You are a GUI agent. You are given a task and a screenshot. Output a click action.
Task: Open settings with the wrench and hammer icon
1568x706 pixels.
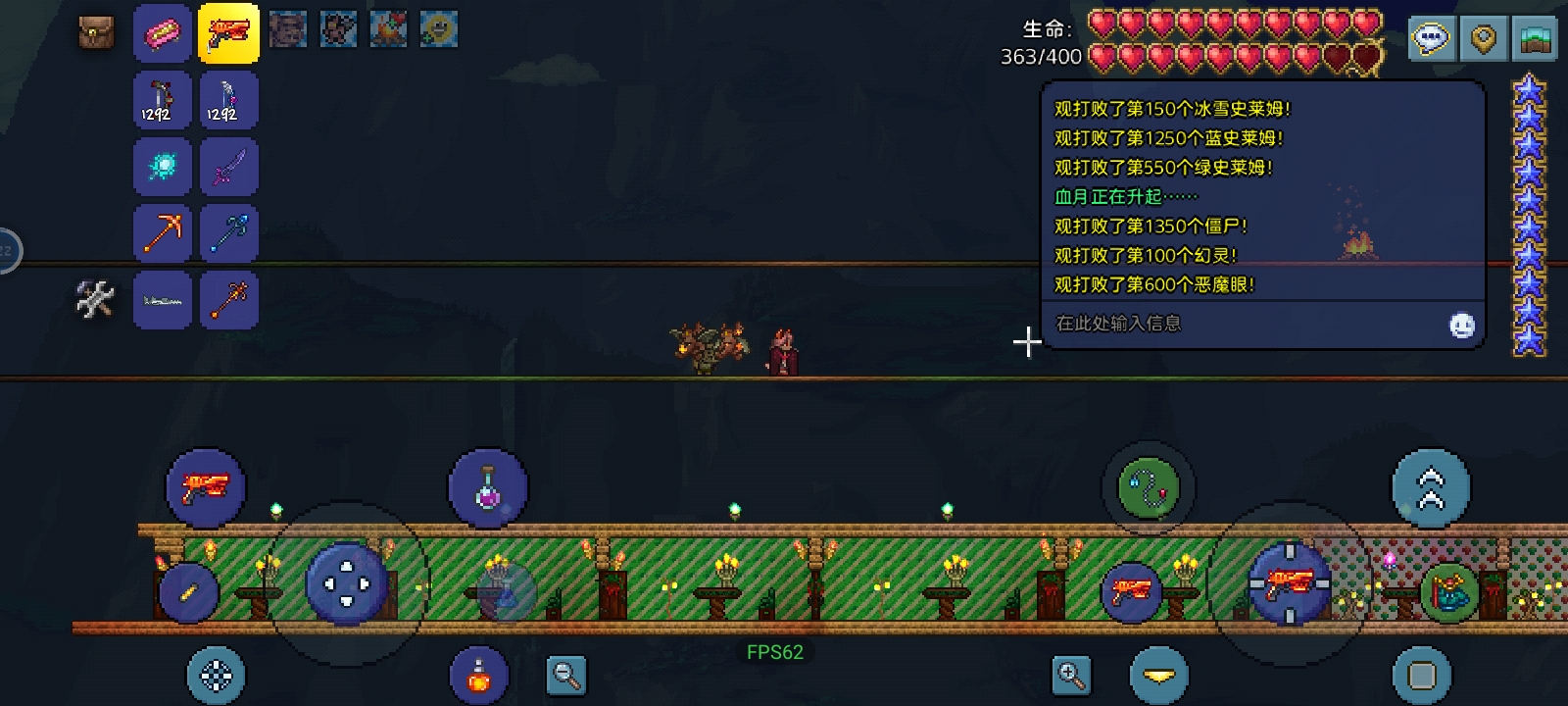pyautogui.click(x=95, y=299)
